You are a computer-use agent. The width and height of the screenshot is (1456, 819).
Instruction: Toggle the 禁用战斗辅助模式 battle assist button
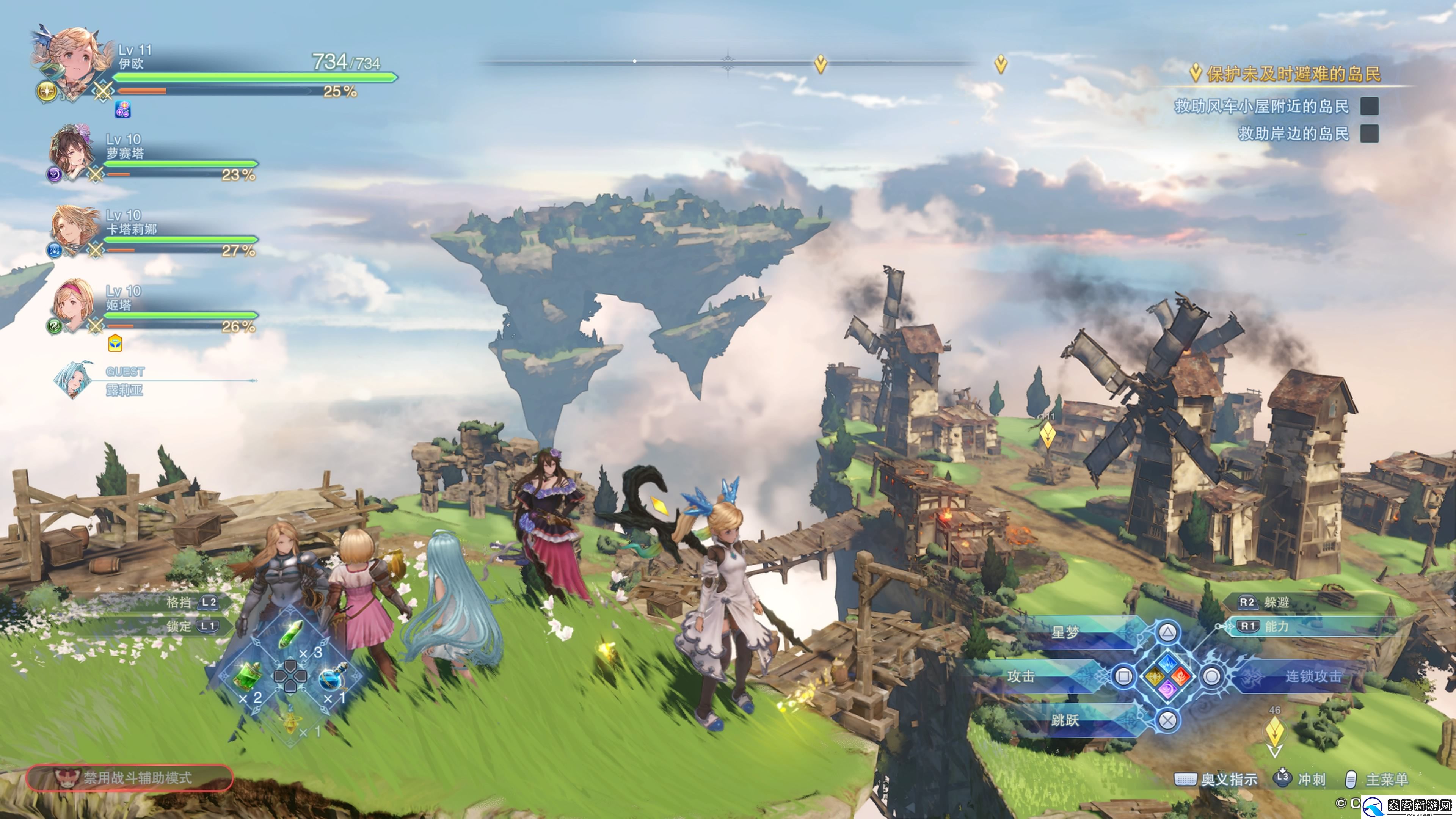coord(129,778)
